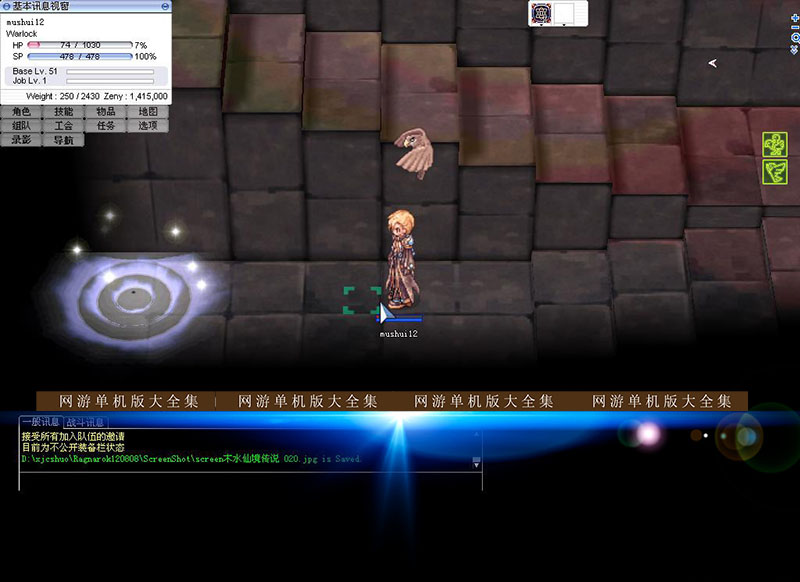Click the lower green falcon status icon
Image resolution: width=800 pixels, height=582 pixels.
point(775,171)
